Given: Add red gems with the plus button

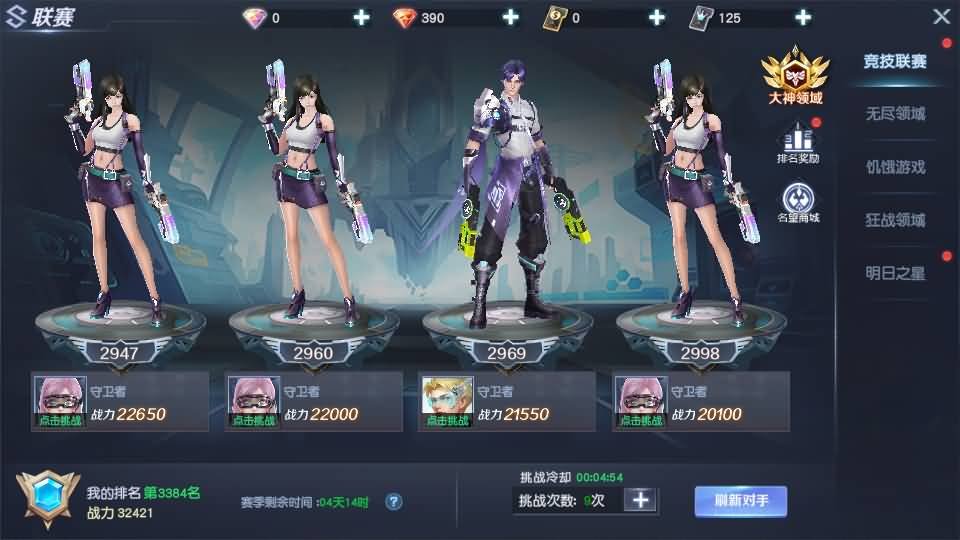Looking at the screenshot, I should (510, 17).
